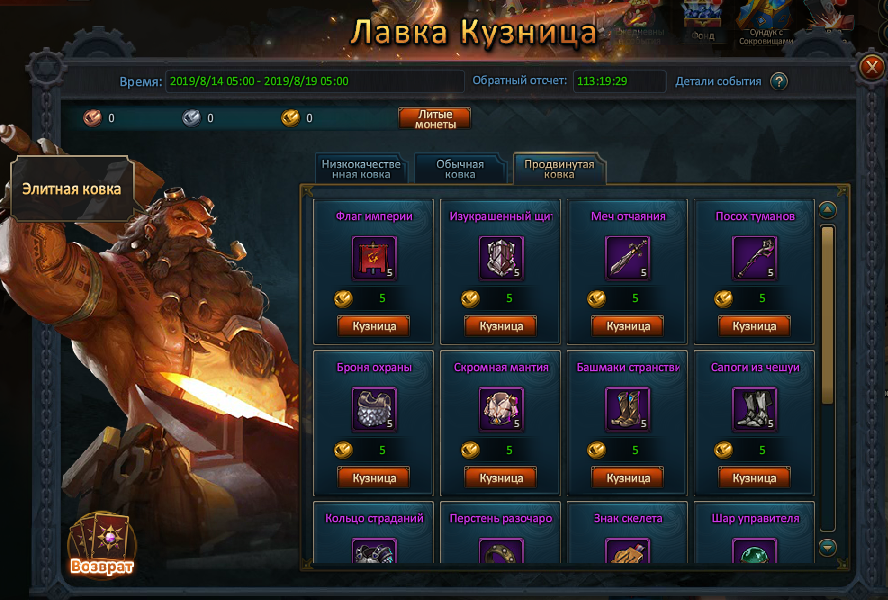Click Кузница under Сапоги из чешуи
The image size is (888, 600).
[x=755, y=478]
